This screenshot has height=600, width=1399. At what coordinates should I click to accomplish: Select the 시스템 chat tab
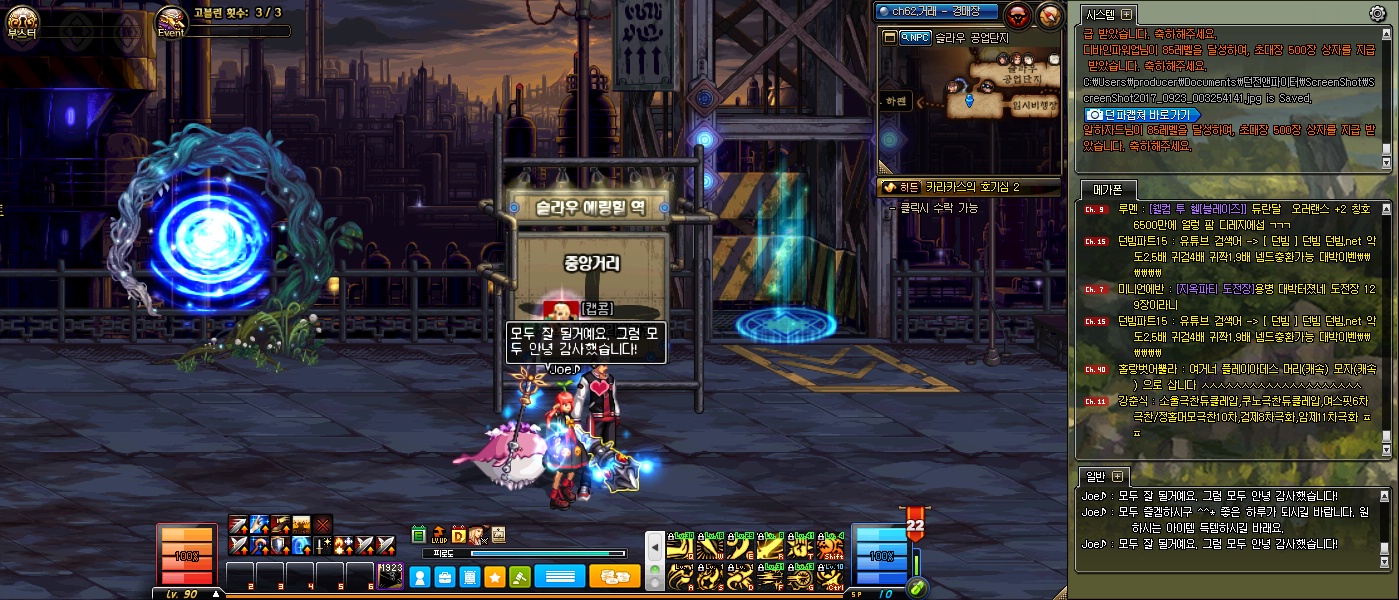pos(1101,14)
